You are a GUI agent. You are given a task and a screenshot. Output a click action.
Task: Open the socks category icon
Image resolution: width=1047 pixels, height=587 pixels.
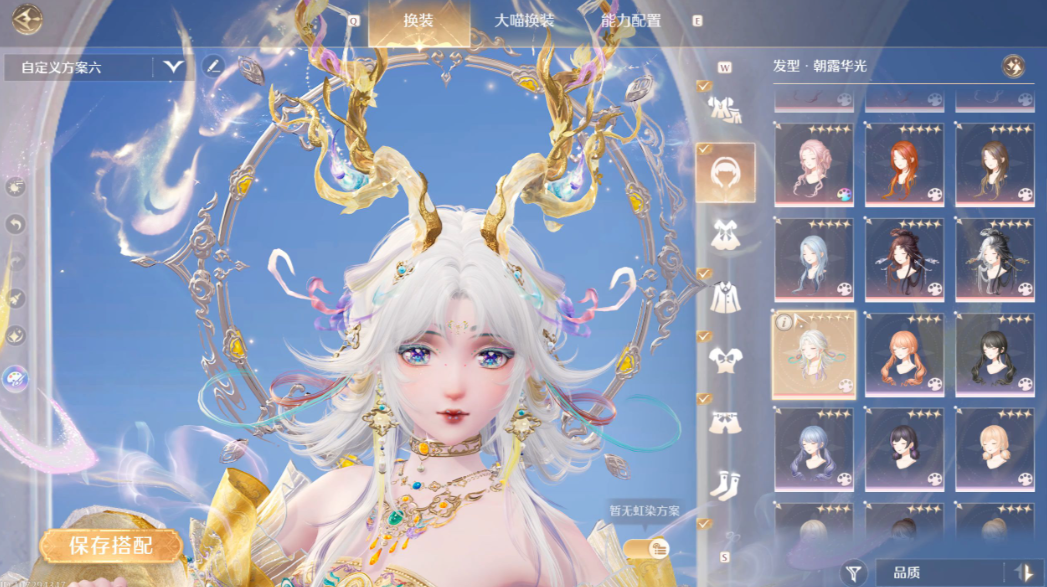click(725, 484)
